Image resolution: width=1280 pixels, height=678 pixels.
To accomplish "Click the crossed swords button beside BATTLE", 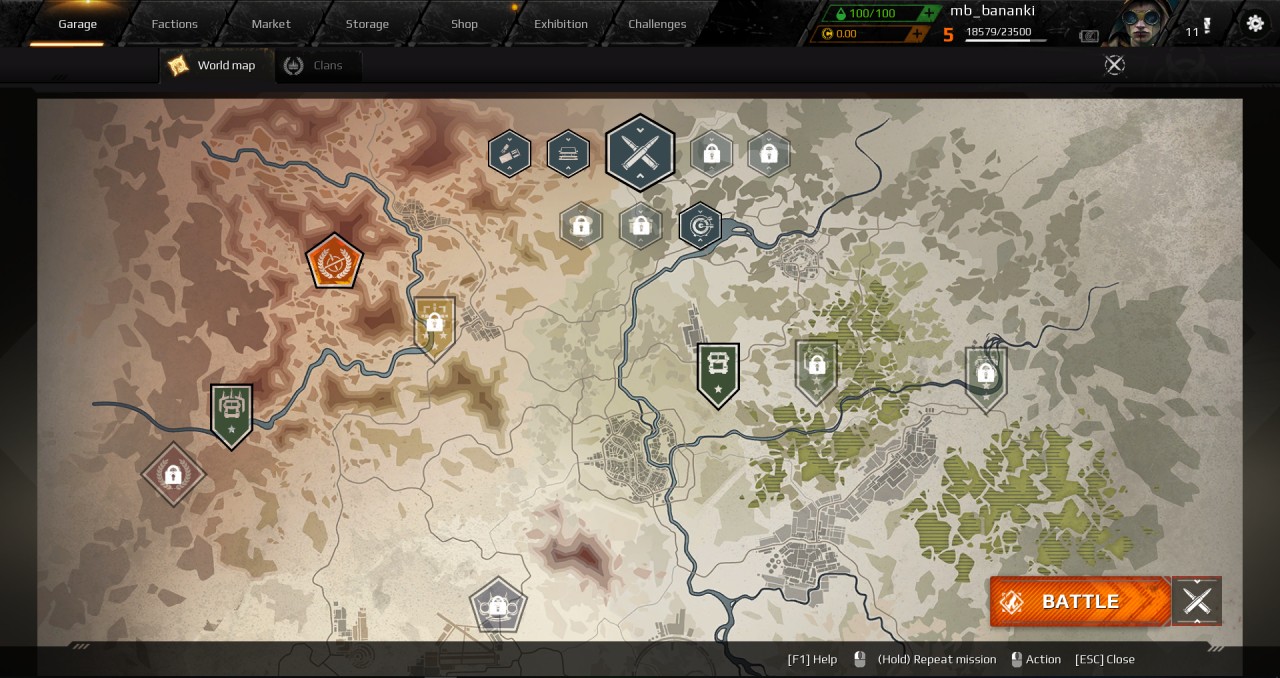I will pos(1197,601).
